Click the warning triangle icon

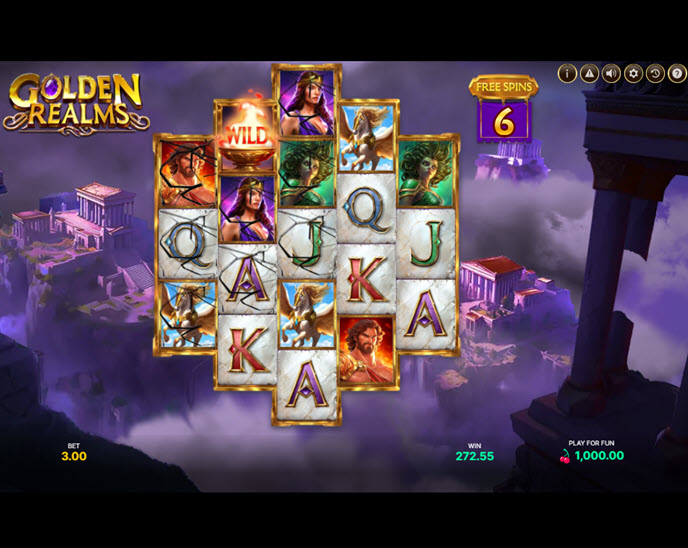pos(589,73)
